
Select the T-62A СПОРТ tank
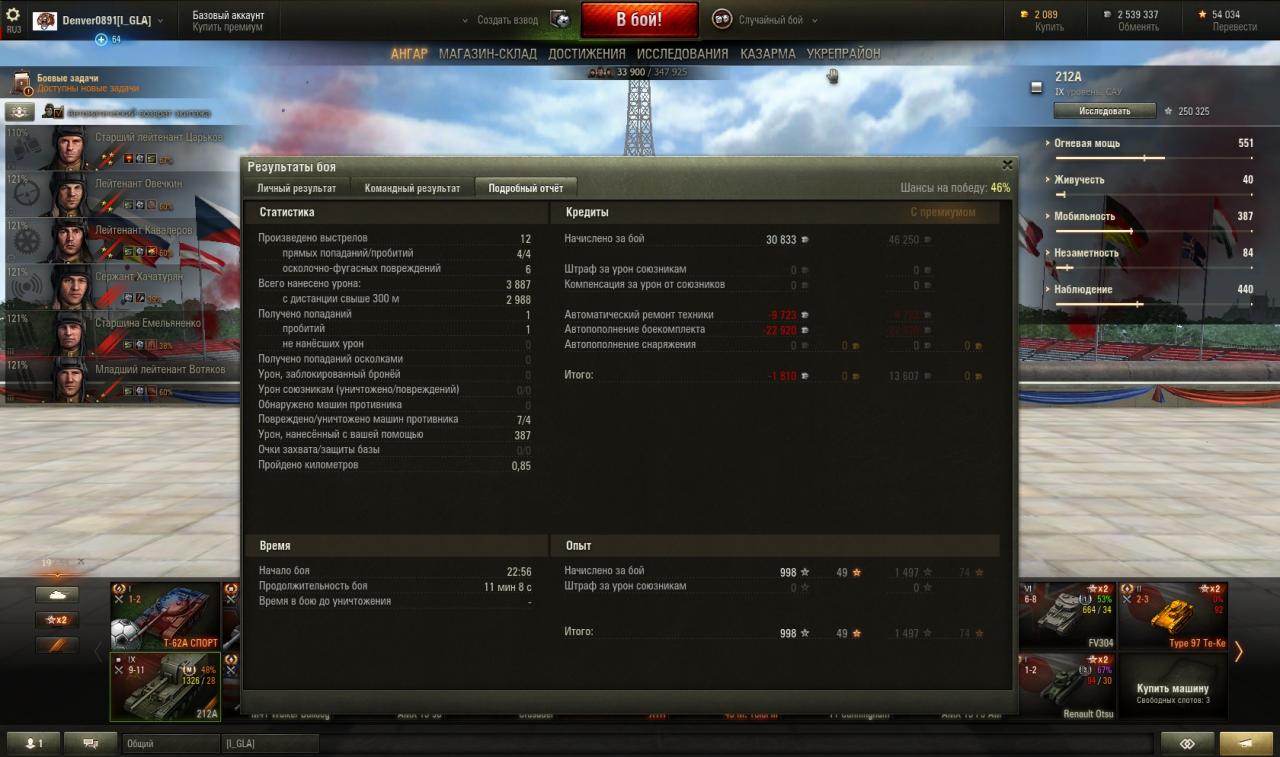(165, 615)
